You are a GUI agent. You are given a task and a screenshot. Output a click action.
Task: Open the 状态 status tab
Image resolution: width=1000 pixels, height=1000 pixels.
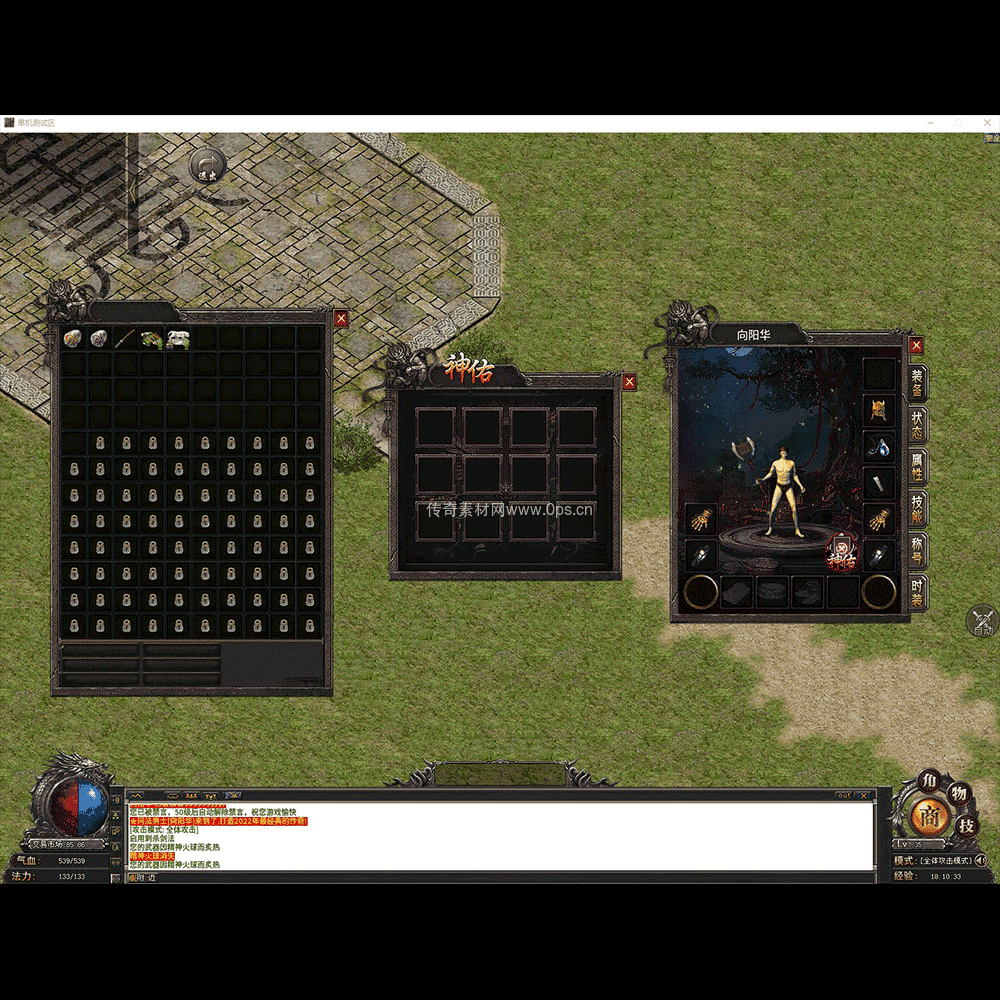tap(916, 426)
